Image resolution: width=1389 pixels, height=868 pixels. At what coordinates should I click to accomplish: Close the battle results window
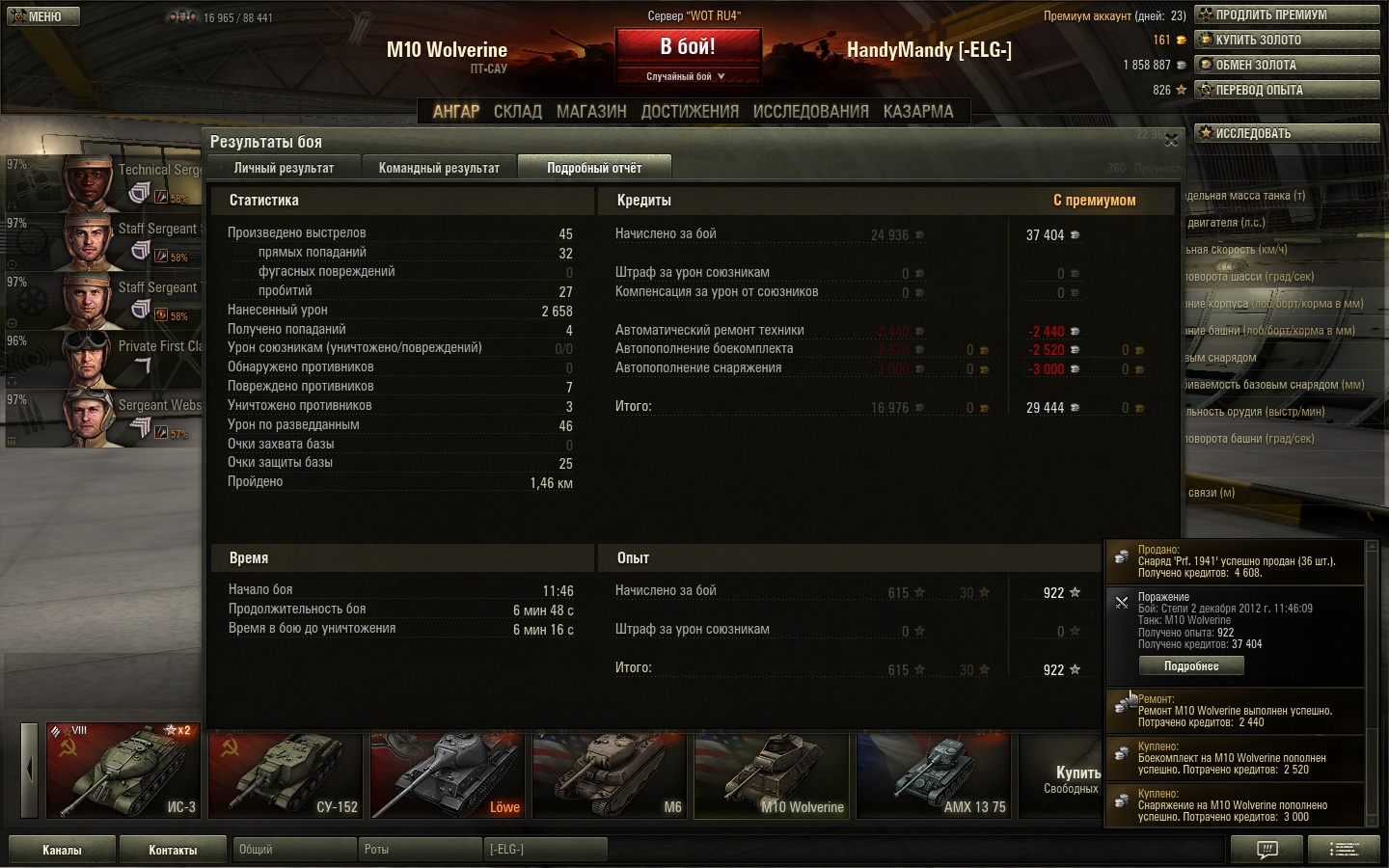coord(1171,141)
